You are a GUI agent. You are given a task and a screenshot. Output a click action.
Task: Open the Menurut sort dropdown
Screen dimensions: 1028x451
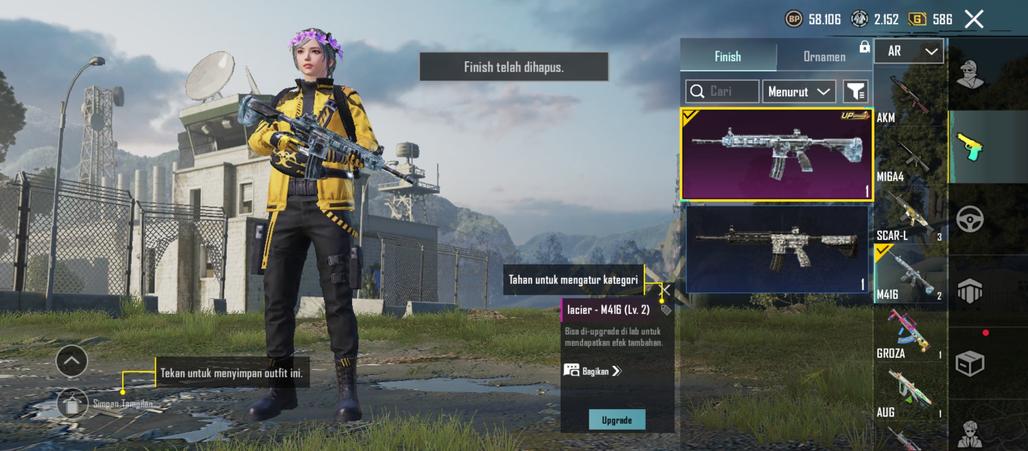coord(799,91)
